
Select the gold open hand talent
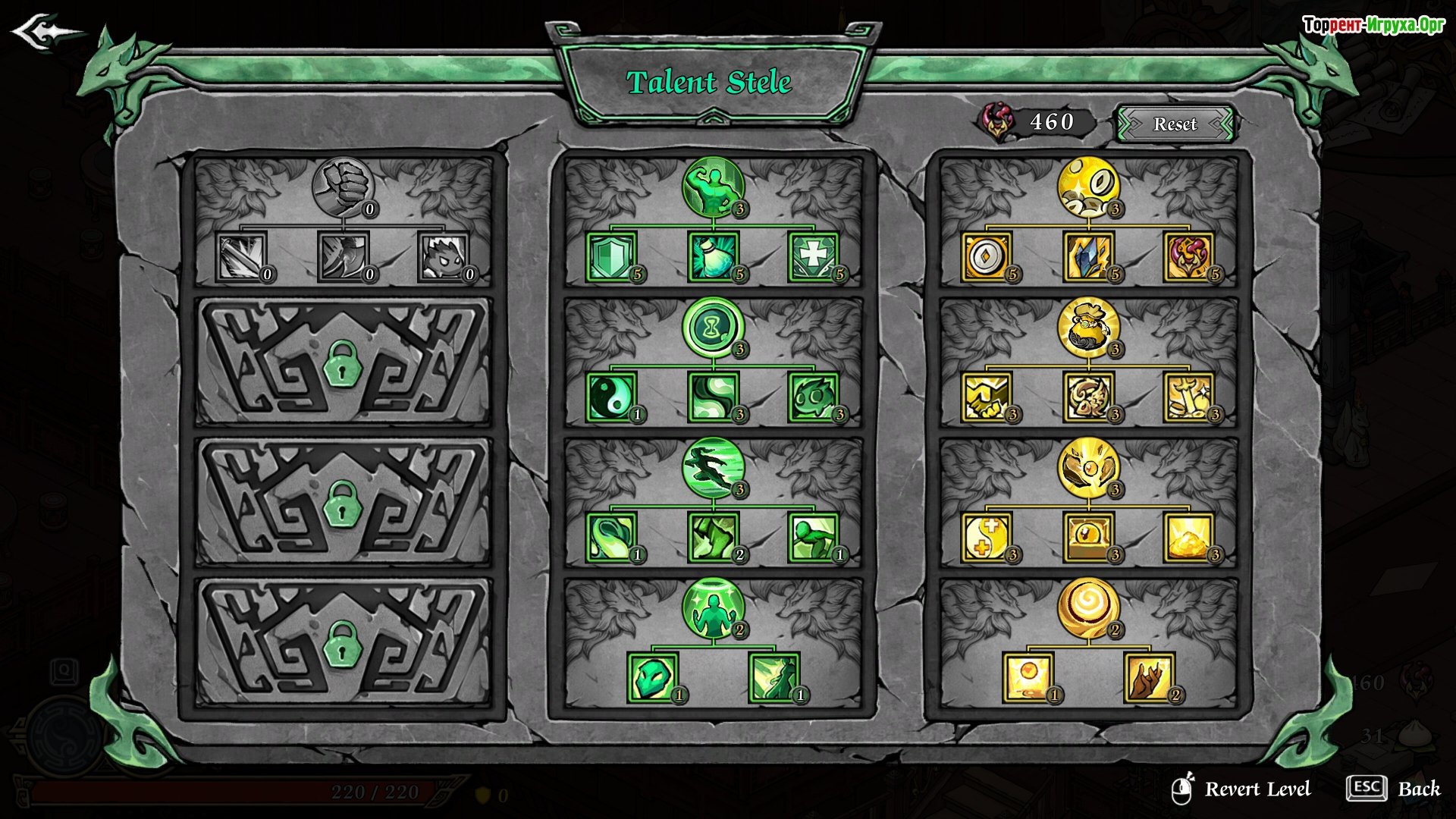(x=1149, y=677)
